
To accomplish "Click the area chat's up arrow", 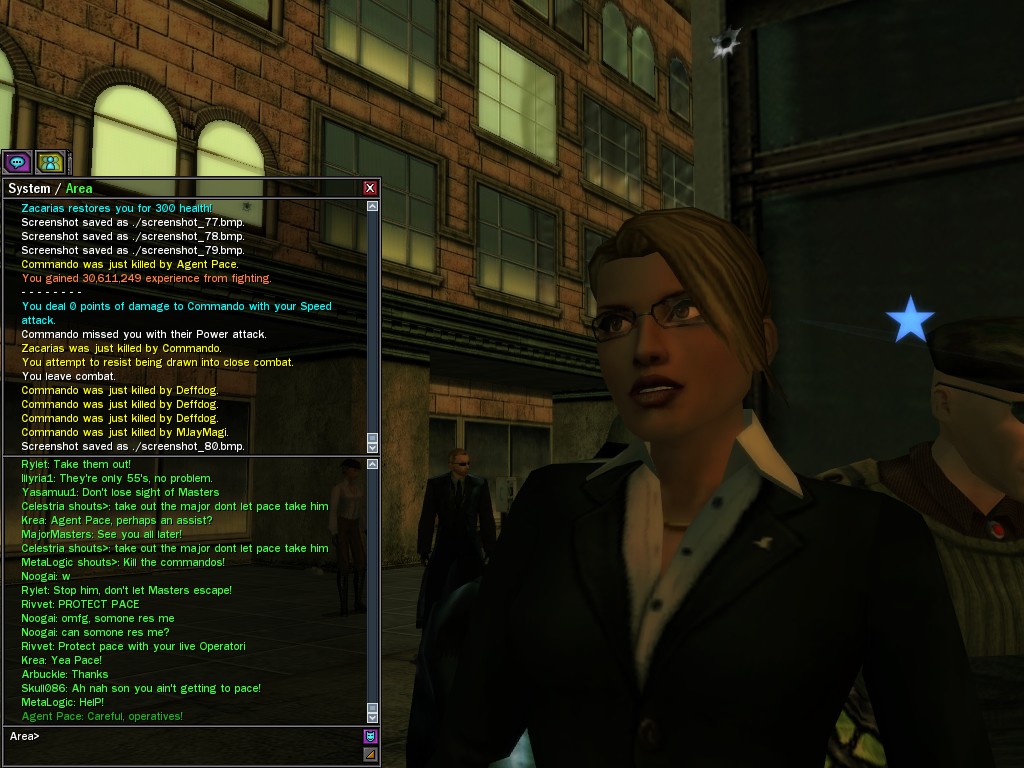I will point(373,464).
